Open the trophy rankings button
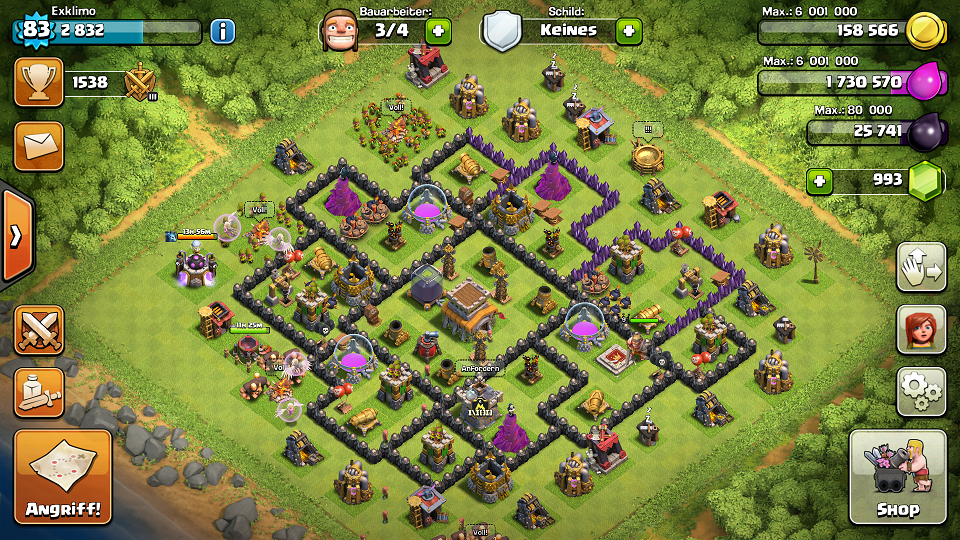960x540 pixels. [38, 82]
